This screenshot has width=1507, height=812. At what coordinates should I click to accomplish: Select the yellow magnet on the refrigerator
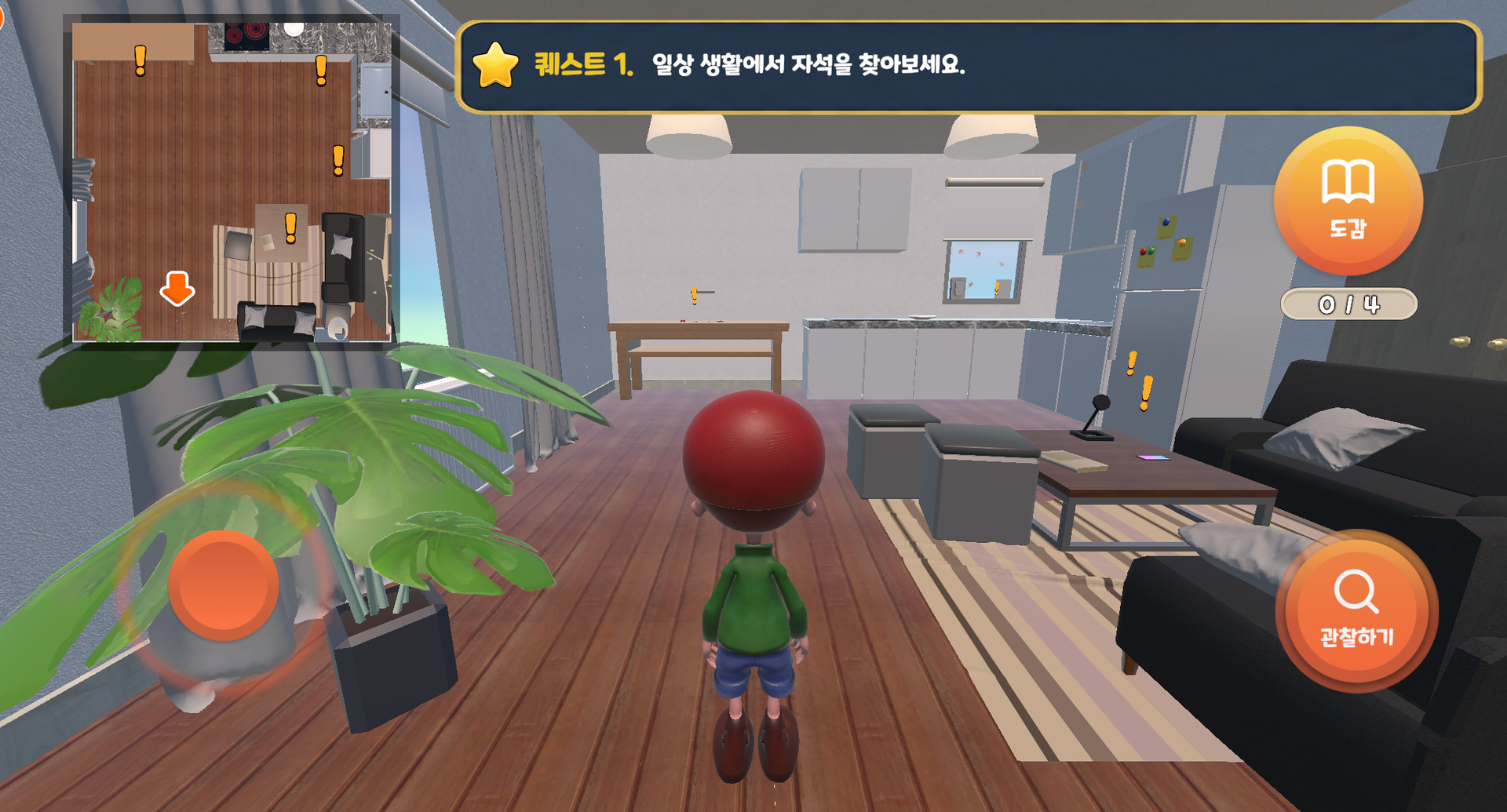tap(1182, 244)
